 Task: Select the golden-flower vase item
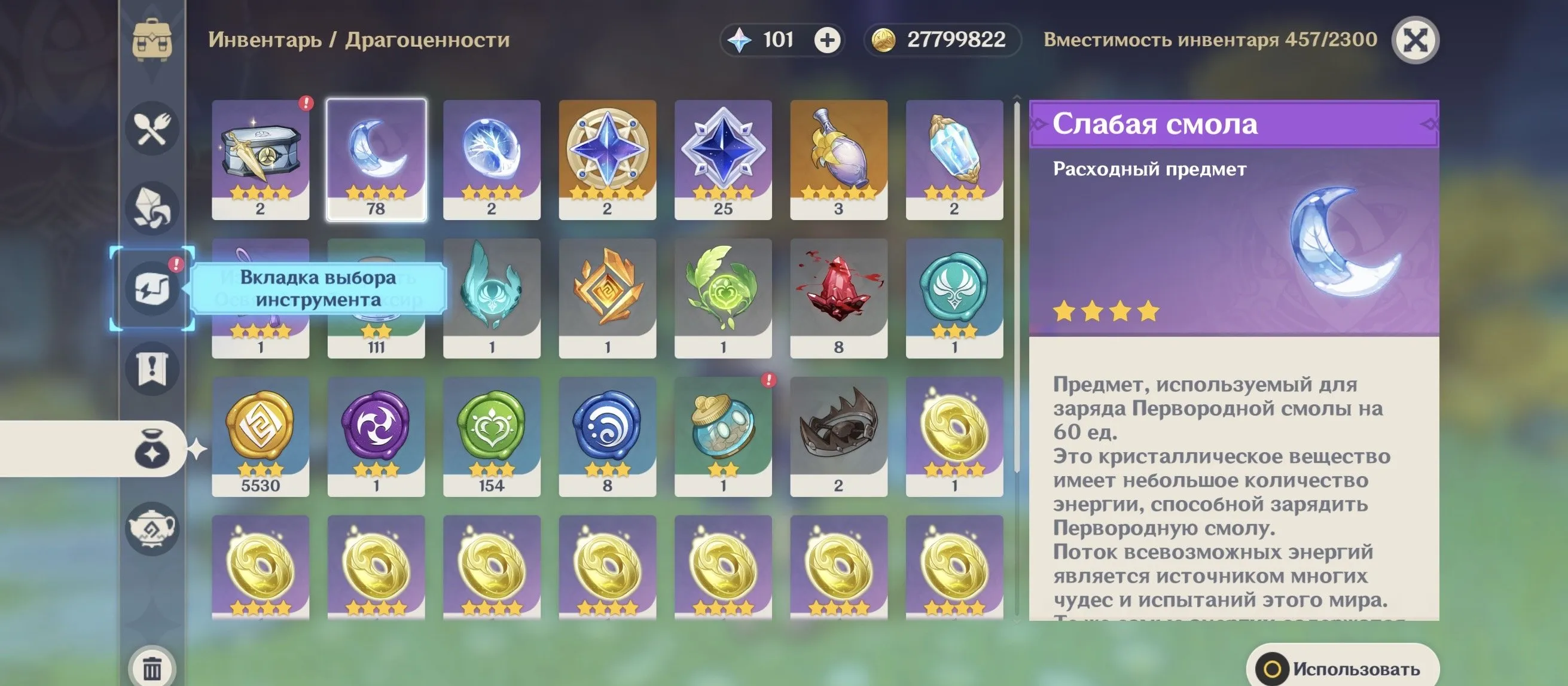(x=839, y=159)
